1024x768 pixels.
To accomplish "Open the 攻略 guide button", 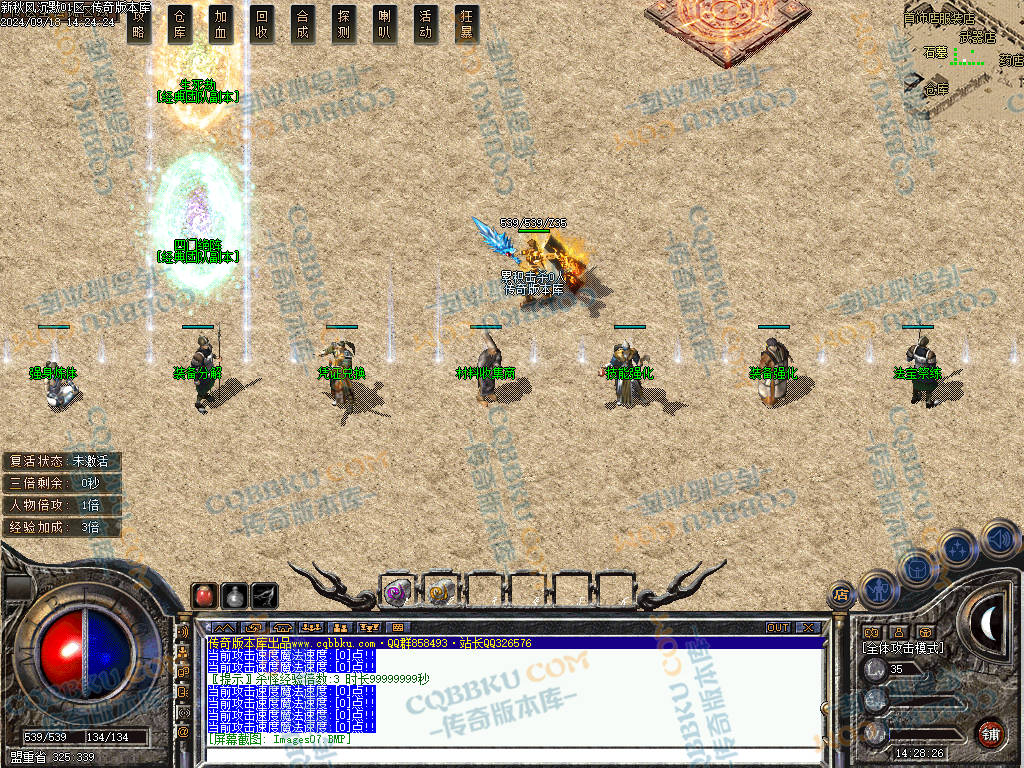I will coord(139,24).
